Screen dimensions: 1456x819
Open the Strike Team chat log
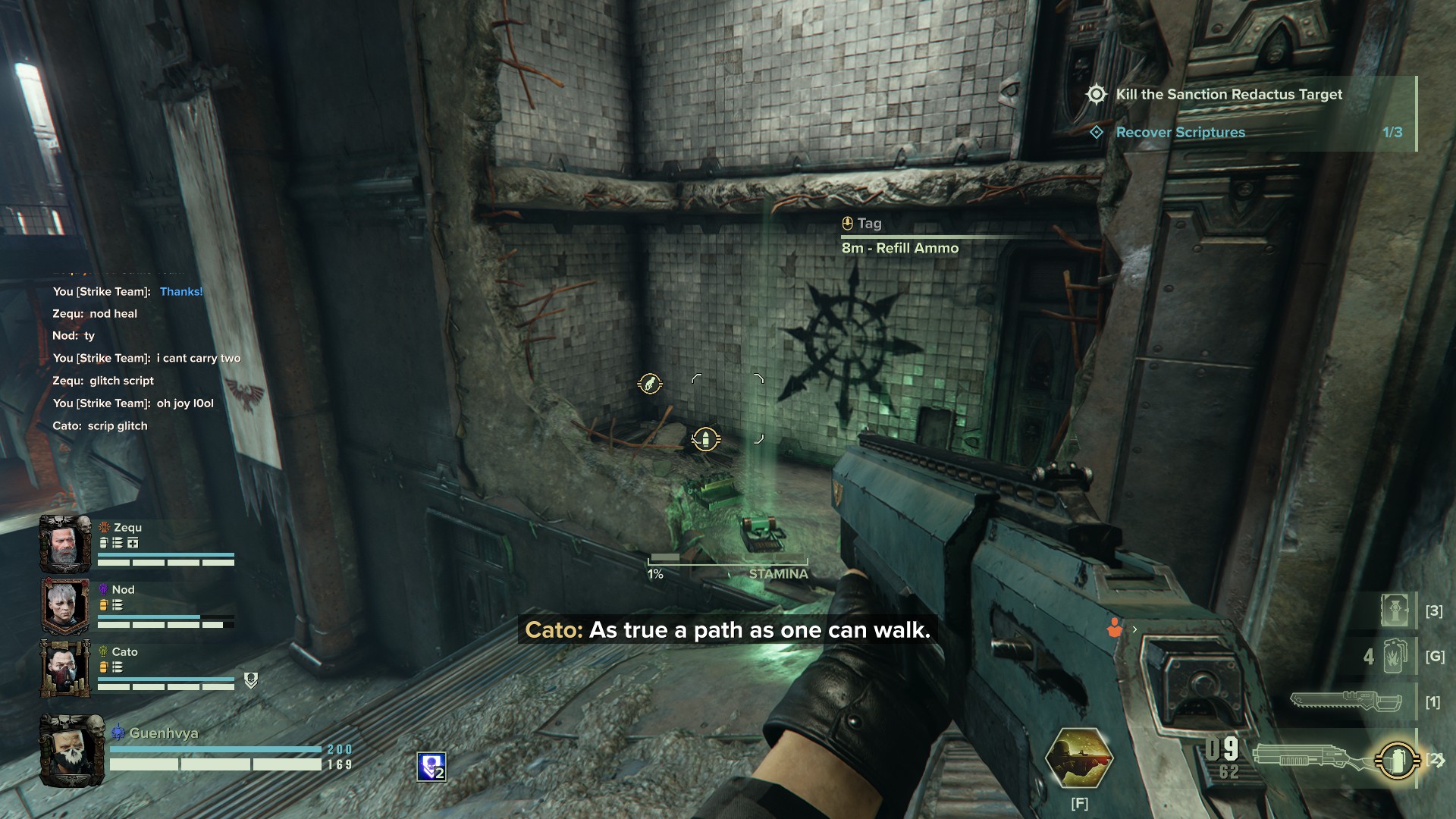click(144, 358)
